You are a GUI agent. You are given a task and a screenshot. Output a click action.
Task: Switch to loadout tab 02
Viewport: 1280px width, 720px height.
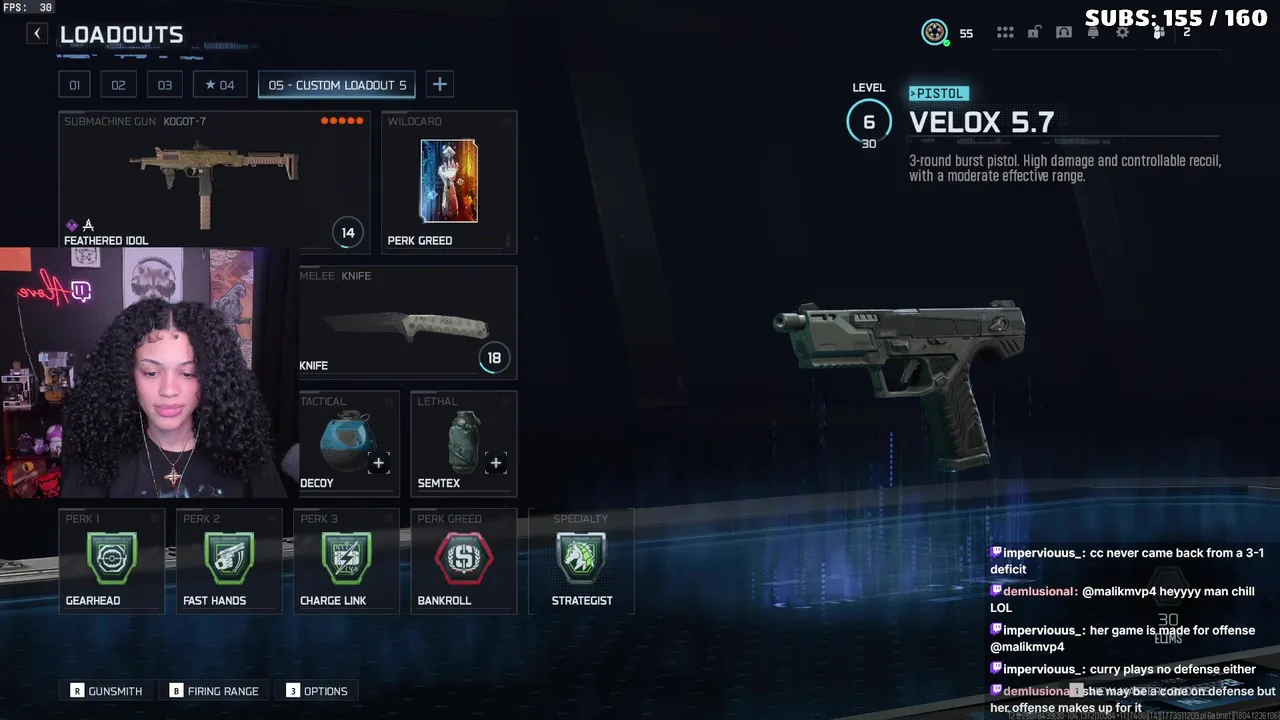pos(118,85)
